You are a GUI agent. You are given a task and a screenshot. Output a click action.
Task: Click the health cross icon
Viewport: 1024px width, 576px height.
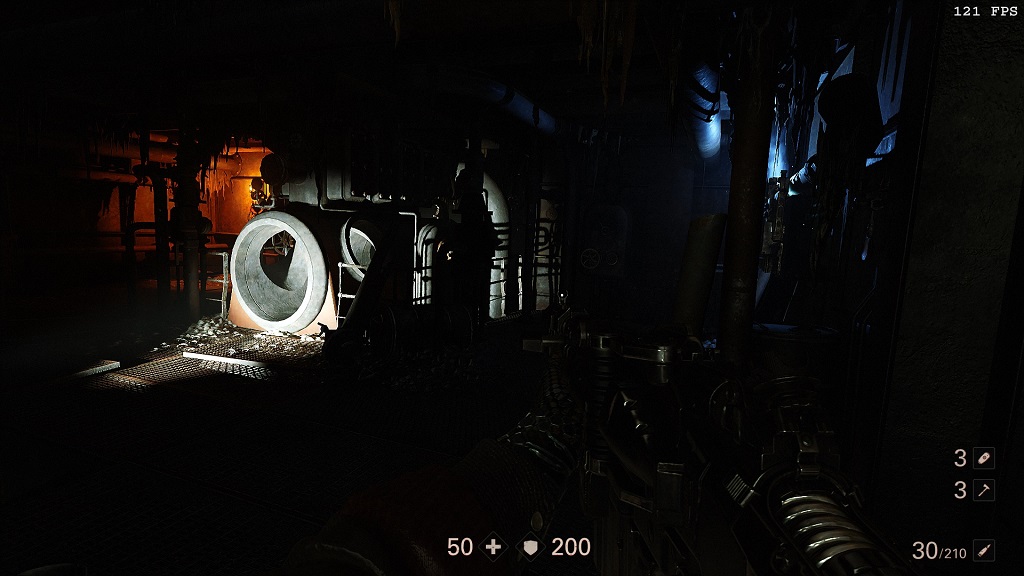click(493, 547)
